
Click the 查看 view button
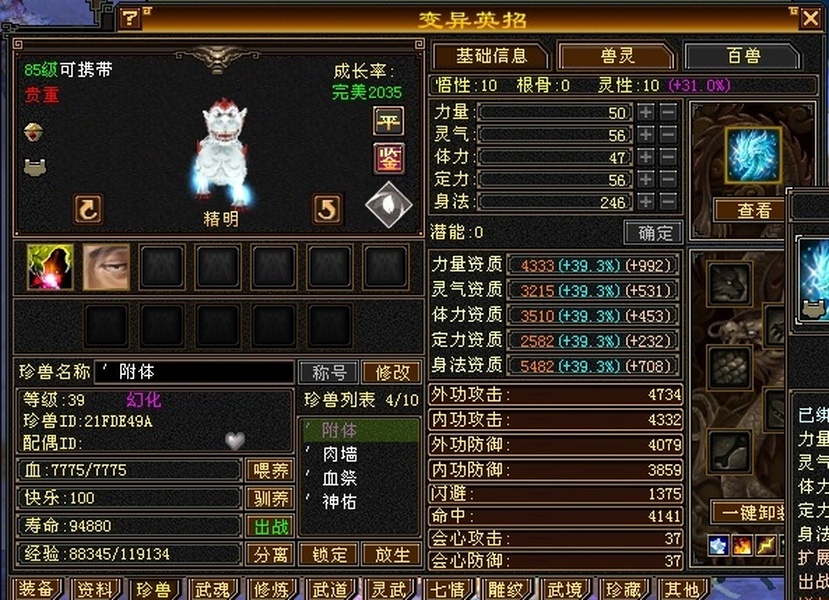[x=754, y=210]
